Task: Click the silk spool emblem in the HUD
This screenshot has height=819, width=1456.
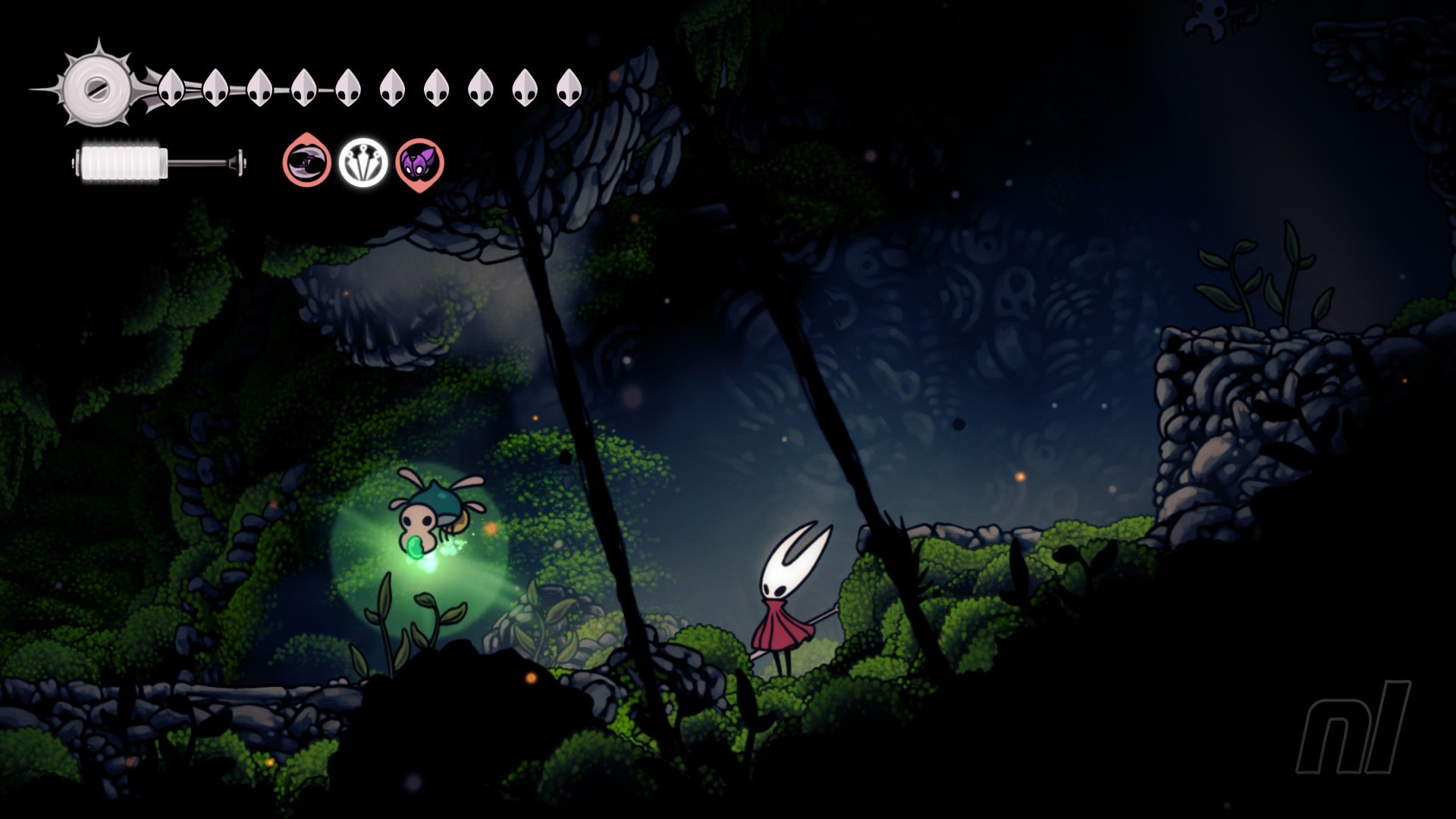Action: 96,85
